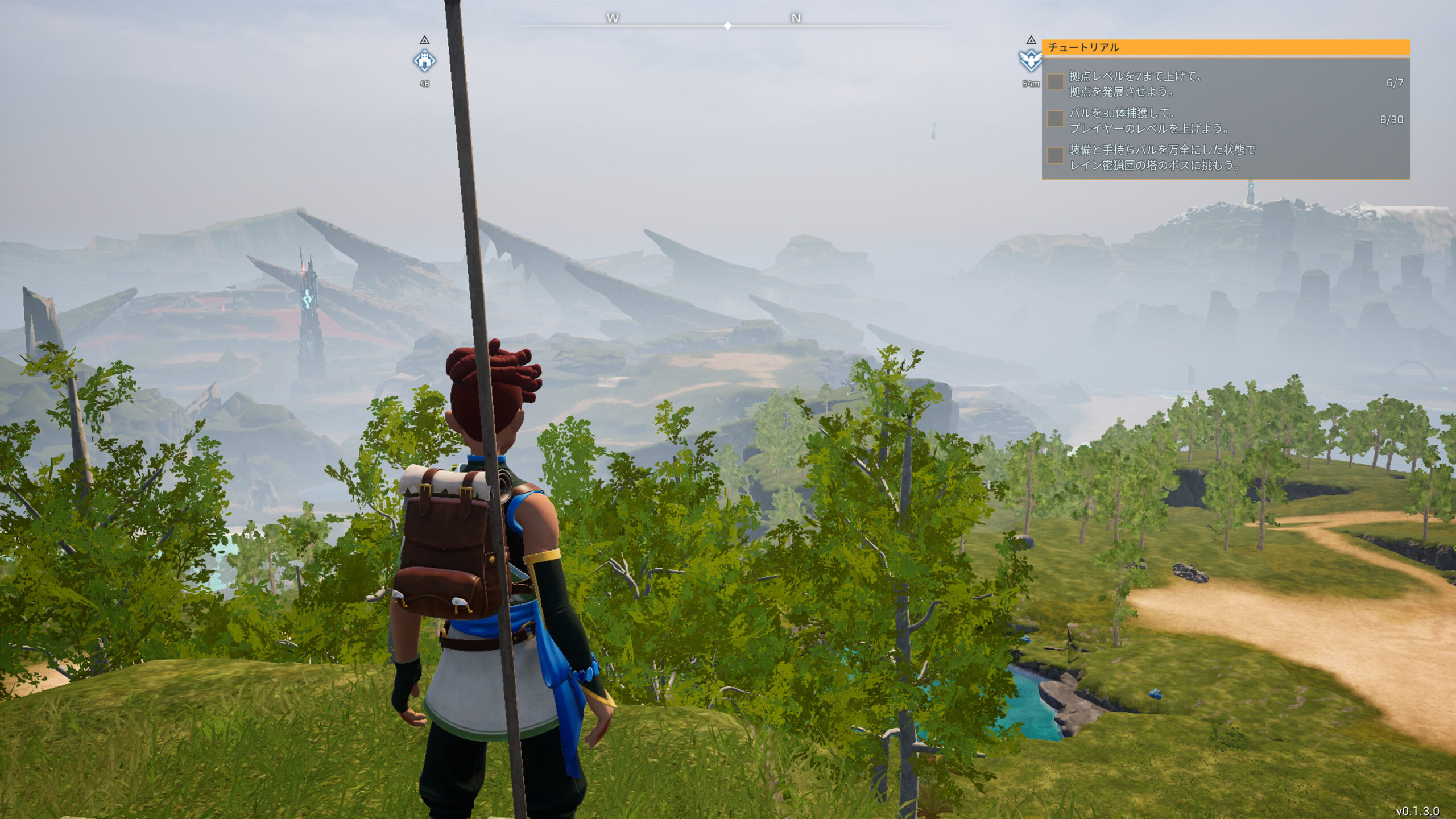Click the winged tower boss waypoint marker
The width and height of the screenshot is (1456, 819).
(x=1031, y=60)
